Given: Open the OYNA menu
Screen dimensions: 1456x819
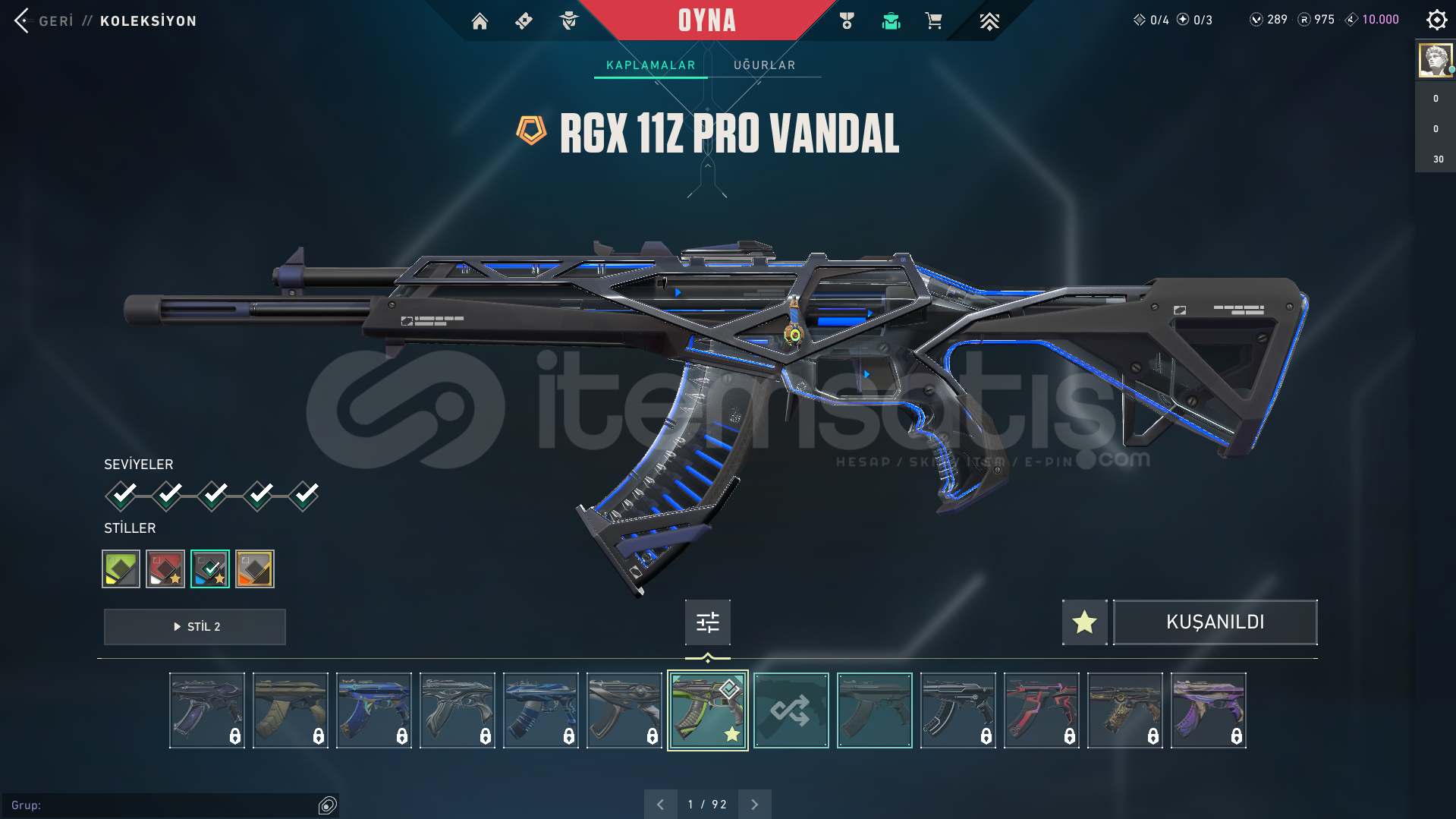Looking at the screenshot, I should pyautogui.click(x=707, y=20).
